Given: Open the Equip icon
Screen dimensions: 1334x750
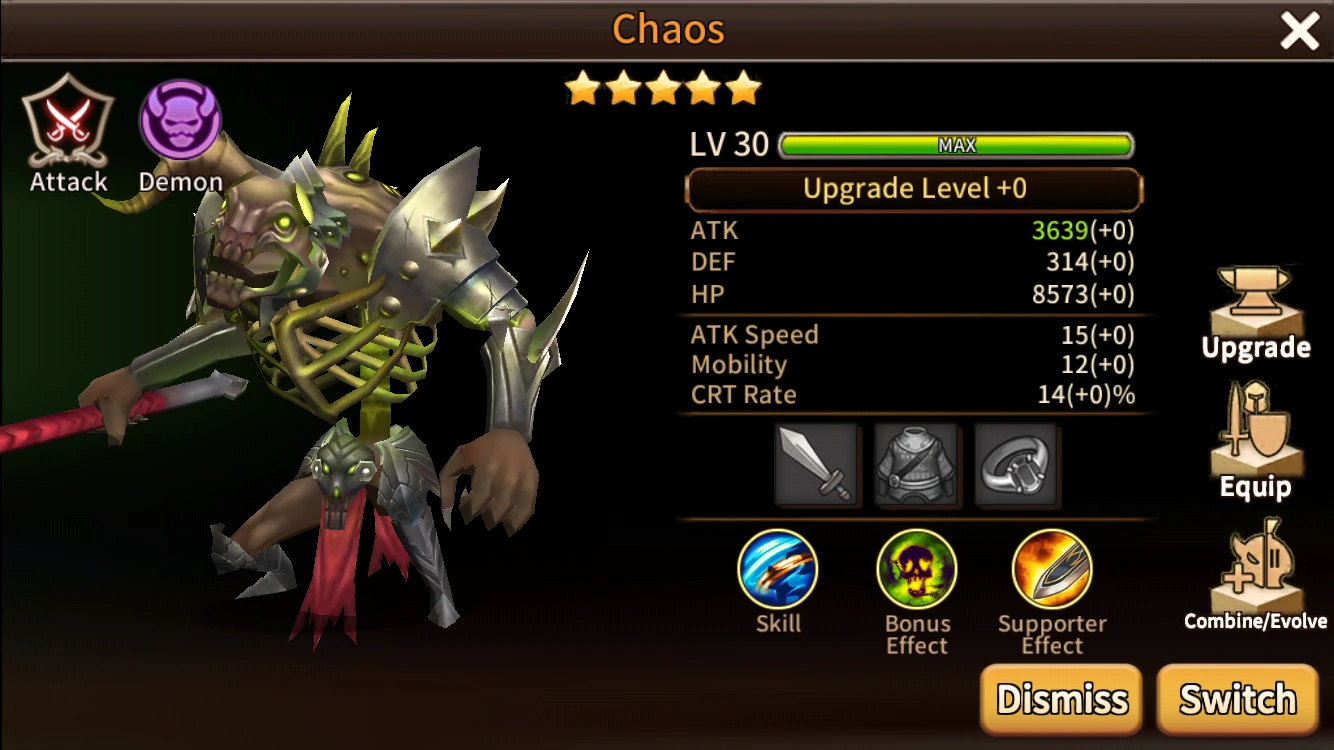Looking at the screenshot, I should coord(1255,440).
